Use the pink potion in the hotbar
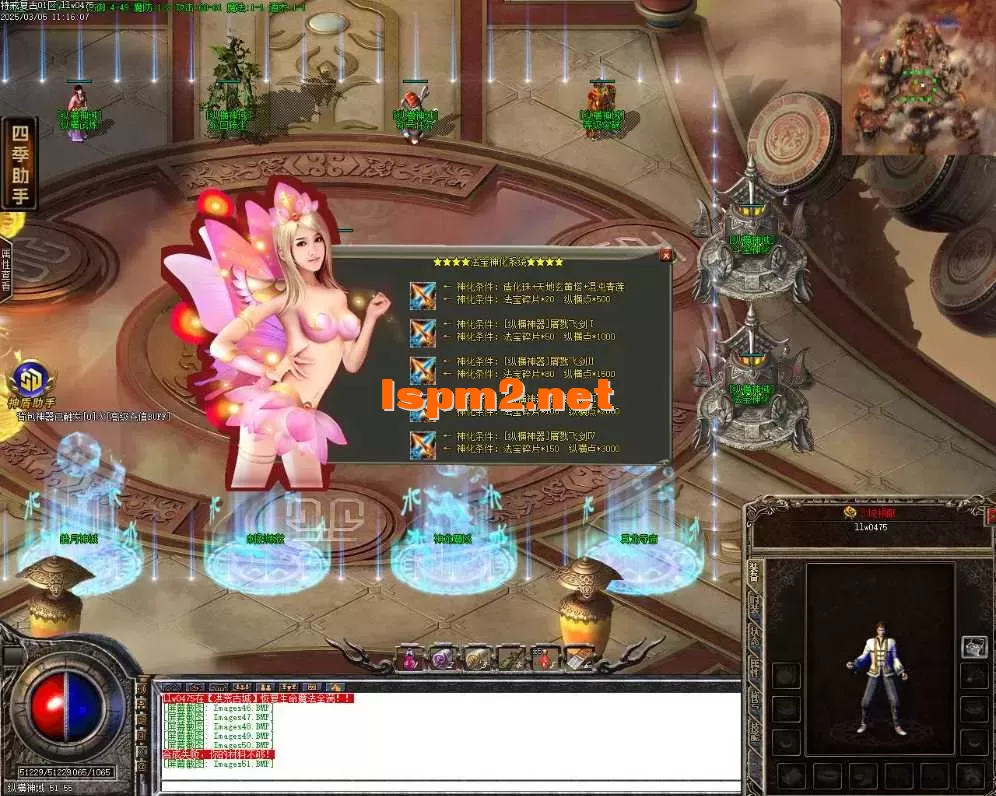996x796 pixels. [x=411, y=658]
